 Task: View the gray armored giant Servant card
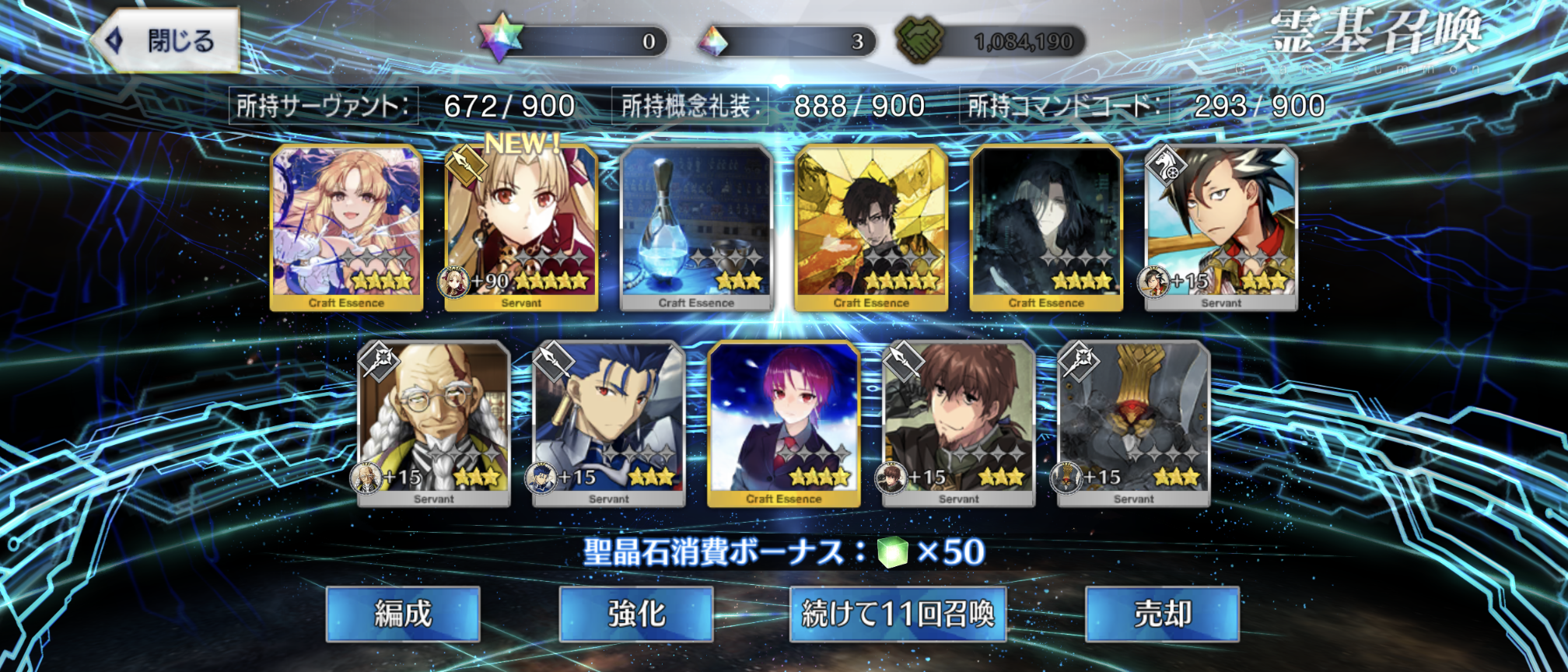(1134, 423)
